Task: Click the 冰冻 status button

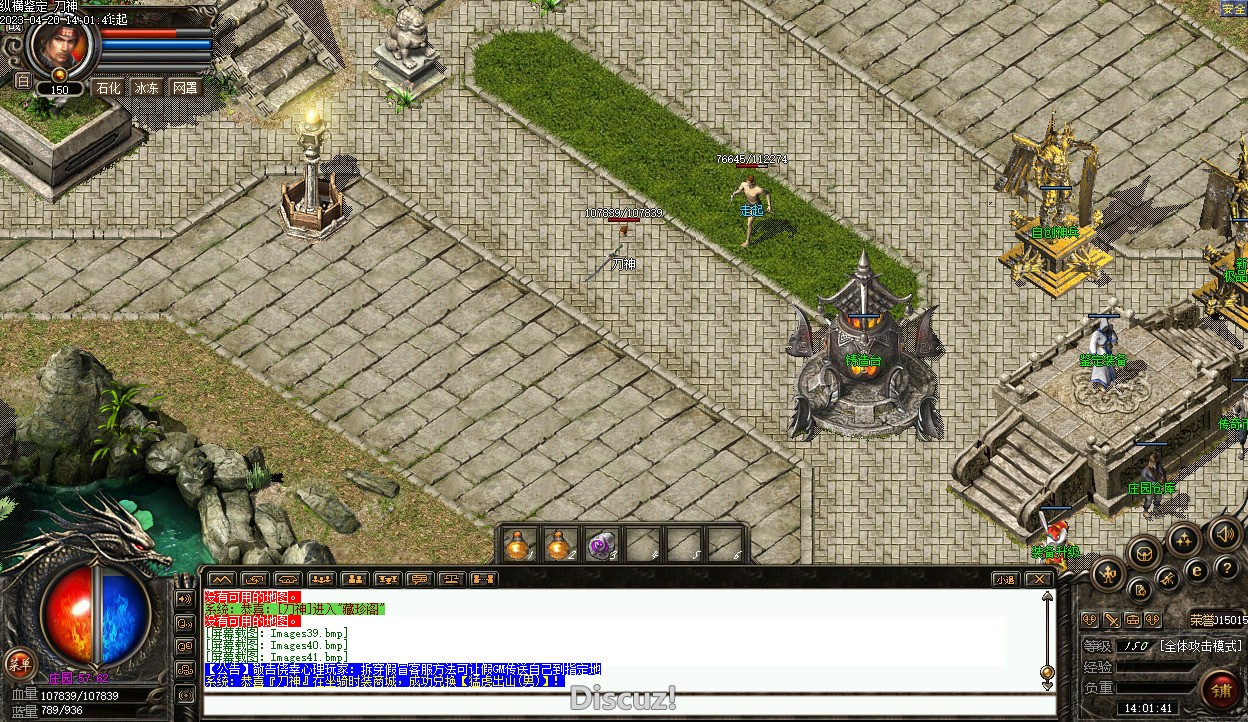Action: tap(147, 88)
